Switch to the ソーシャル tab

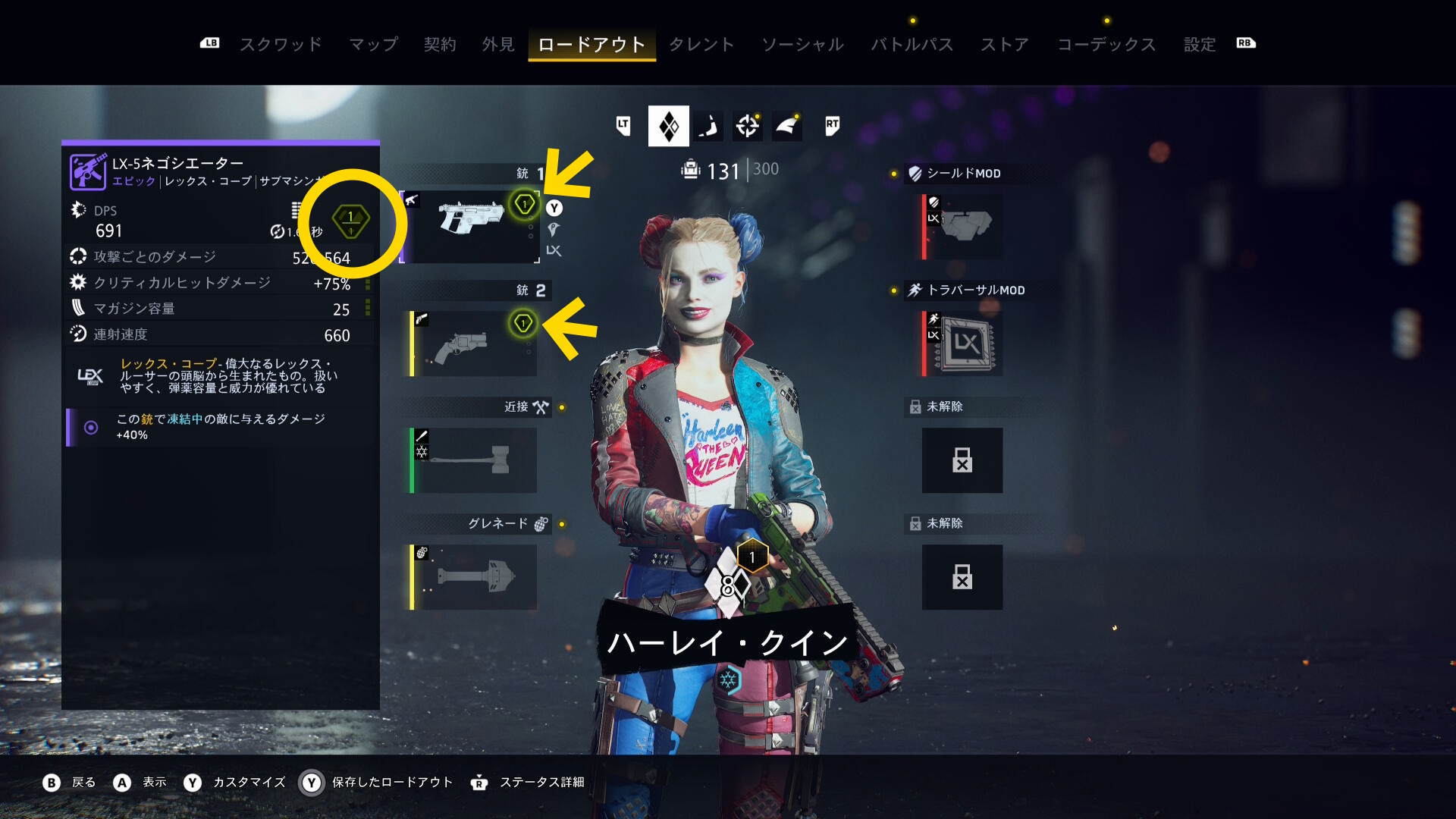pyautogui.click(x=802, y=45)
